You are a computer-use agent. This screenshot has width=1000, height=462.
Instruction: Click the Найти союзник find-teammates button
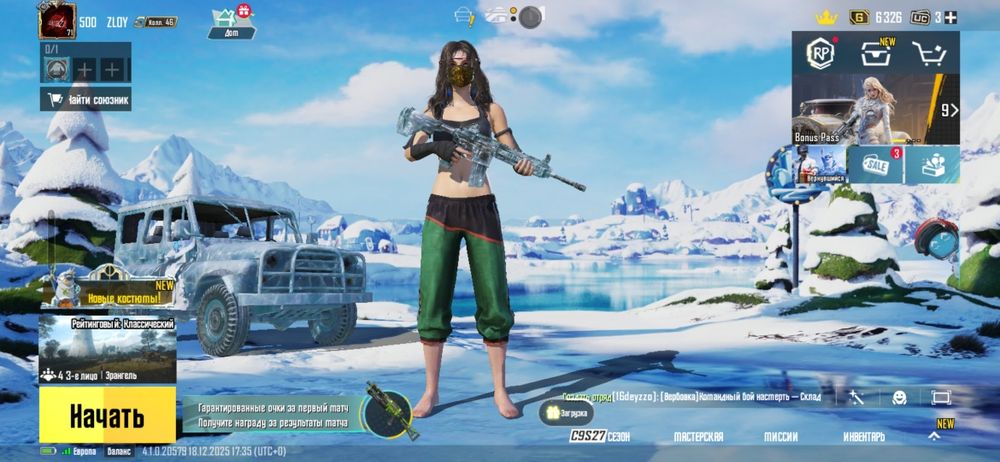click(86, 100)
